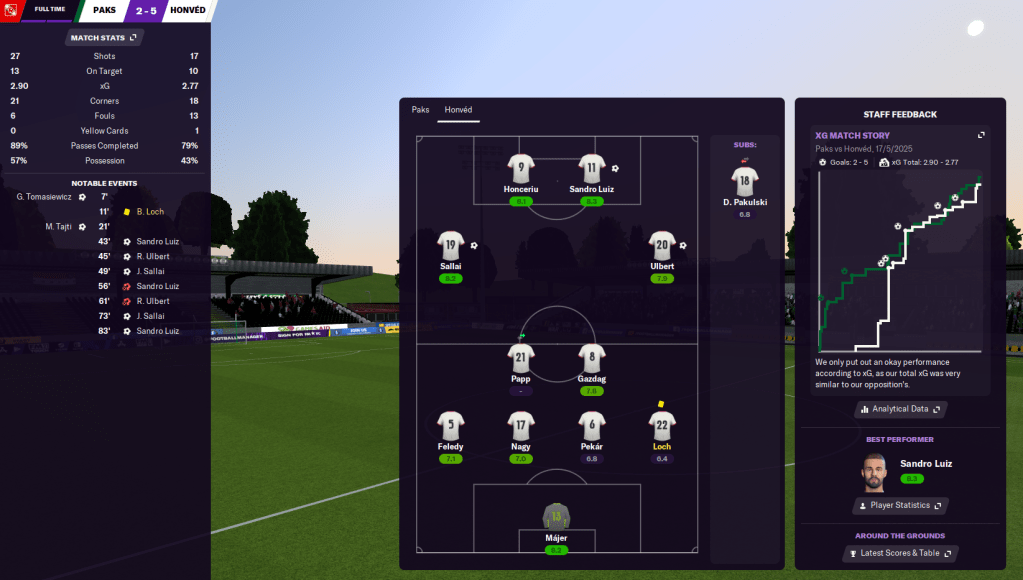This screenshot has width=1023, height=580.
Task: Choose Ulbert's number 20 shirt
Action: 662,245
